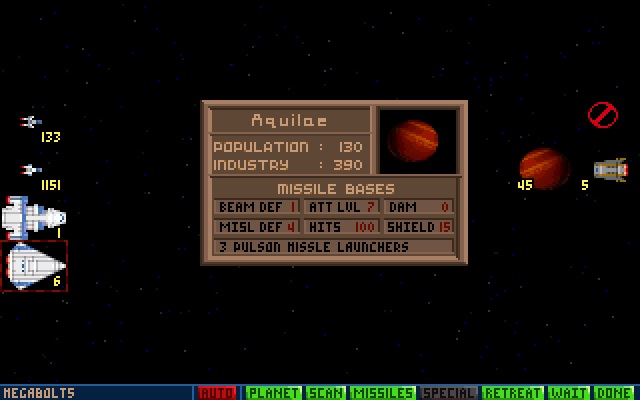Fire using the MISSILES button
The height and width of the screenshot is (400, 640).
[383, 393]
